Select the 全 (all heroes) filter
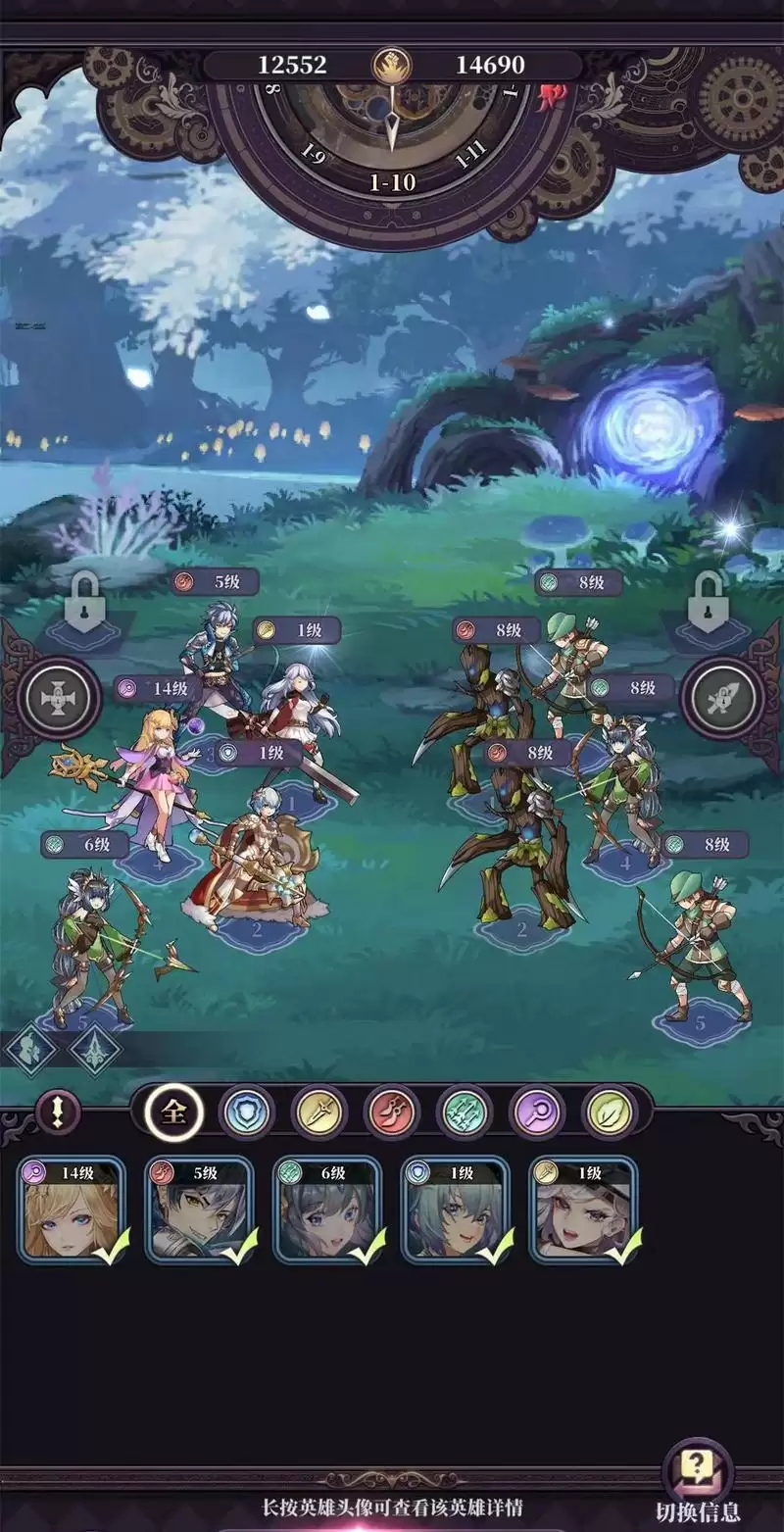Screen dimensions: 784x1532 pyautogui.click(x=174, y=1112)
